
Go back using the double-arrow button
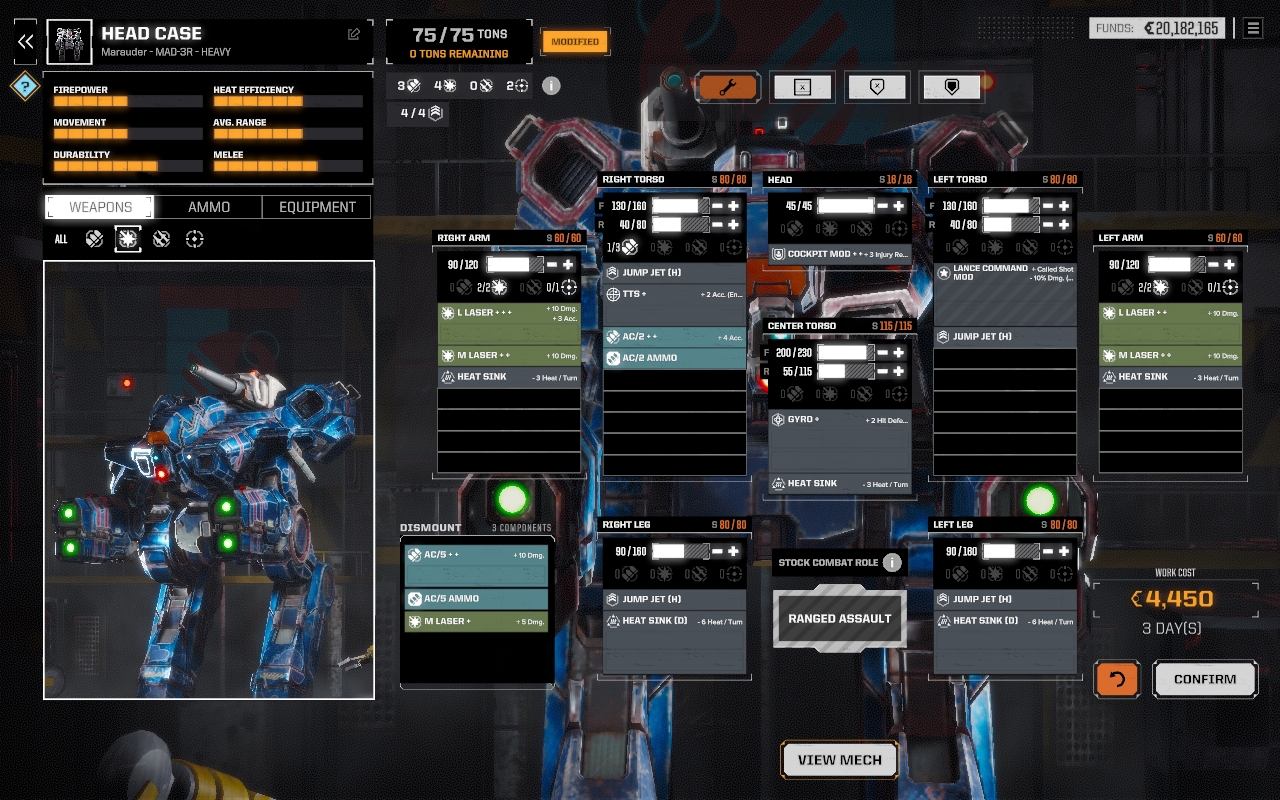[x=25, y=41]
